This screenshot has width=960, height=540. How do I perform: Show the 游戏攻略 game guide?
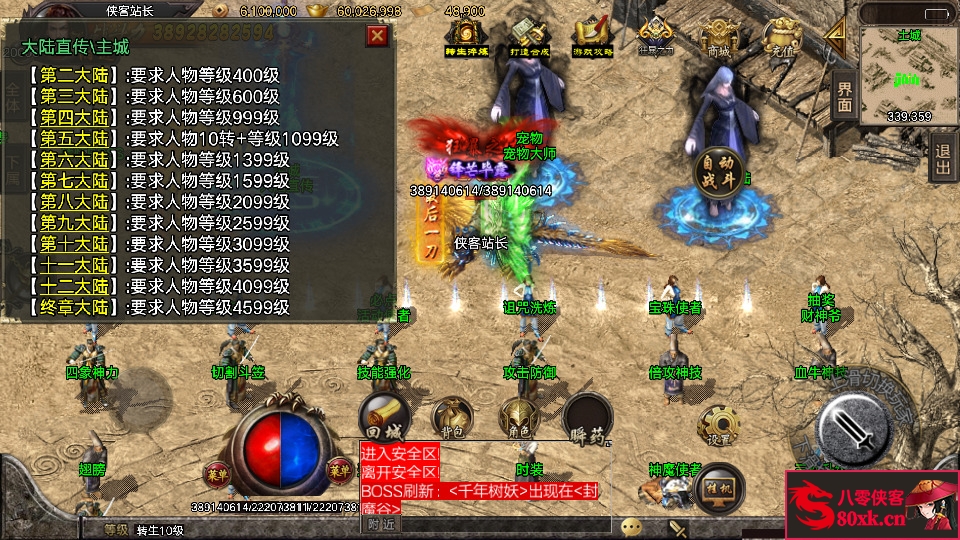tap(590, 37)
